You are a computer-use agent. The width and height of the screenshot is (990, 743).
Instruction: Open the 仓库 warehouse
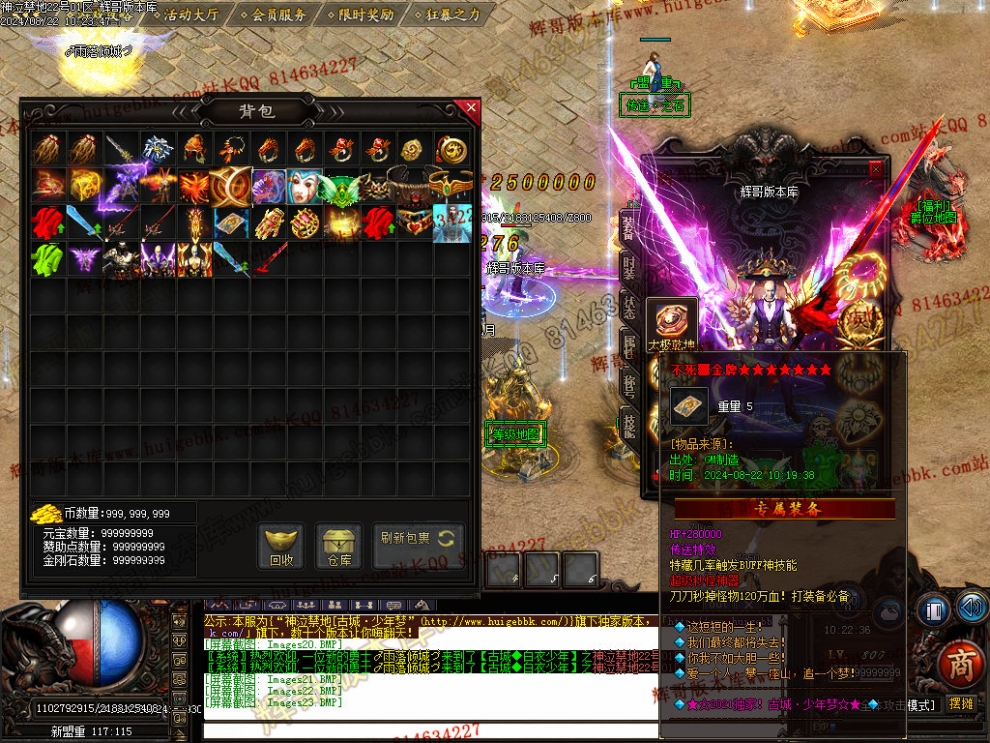[x=339, y=546]
